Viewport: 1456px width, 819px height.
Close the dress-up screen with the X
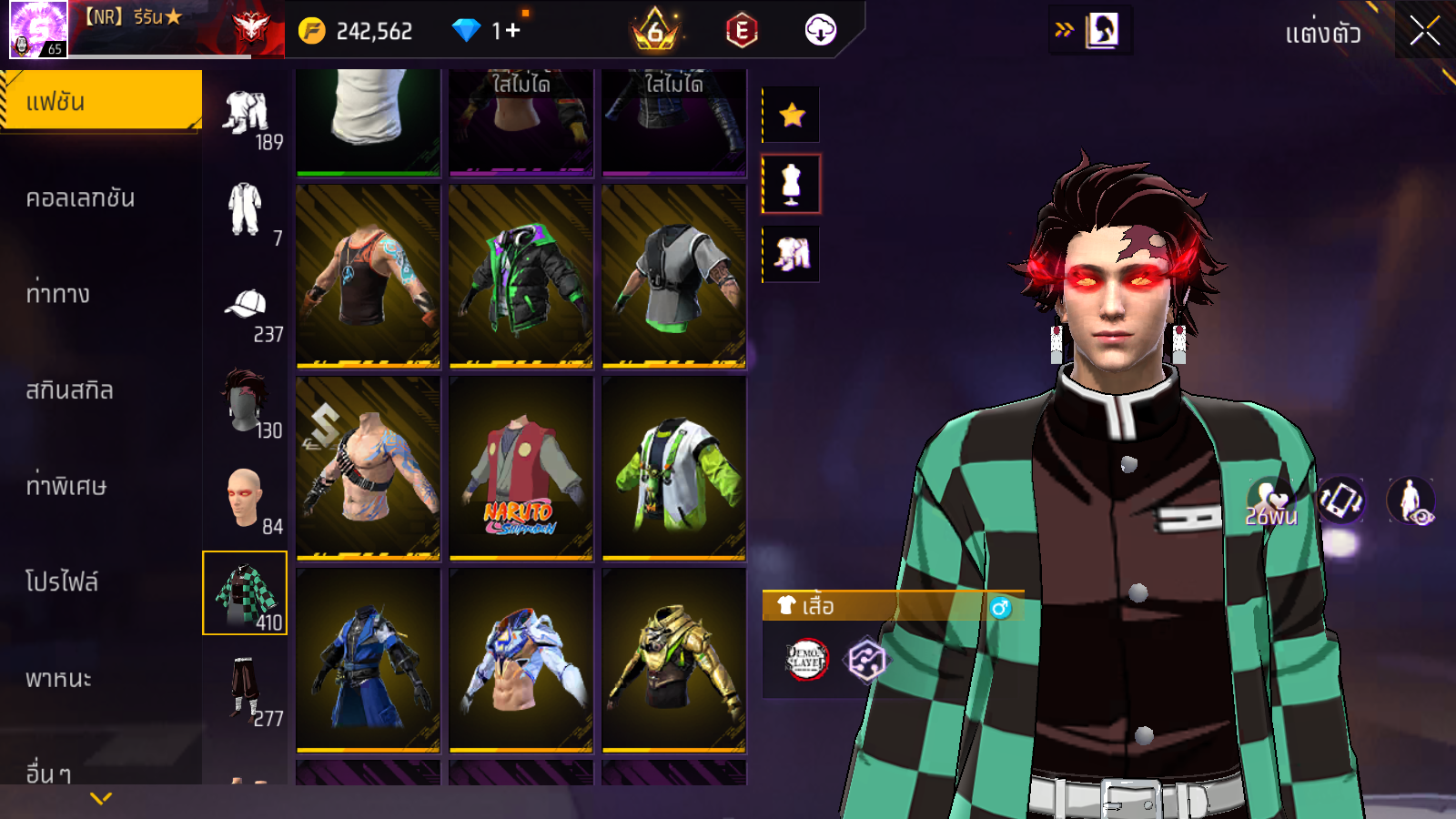(1424, 32)
